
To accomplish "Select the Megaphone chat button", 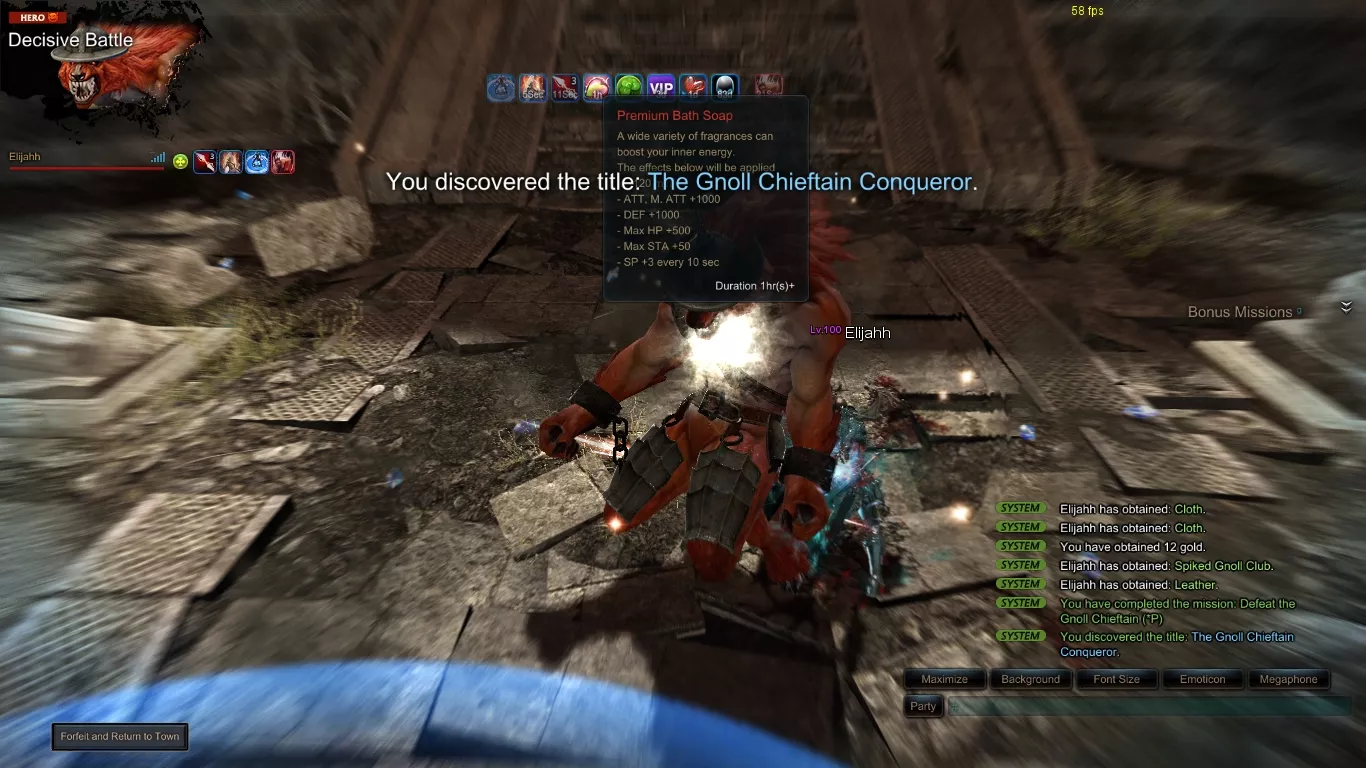I will coord(1288,679).
